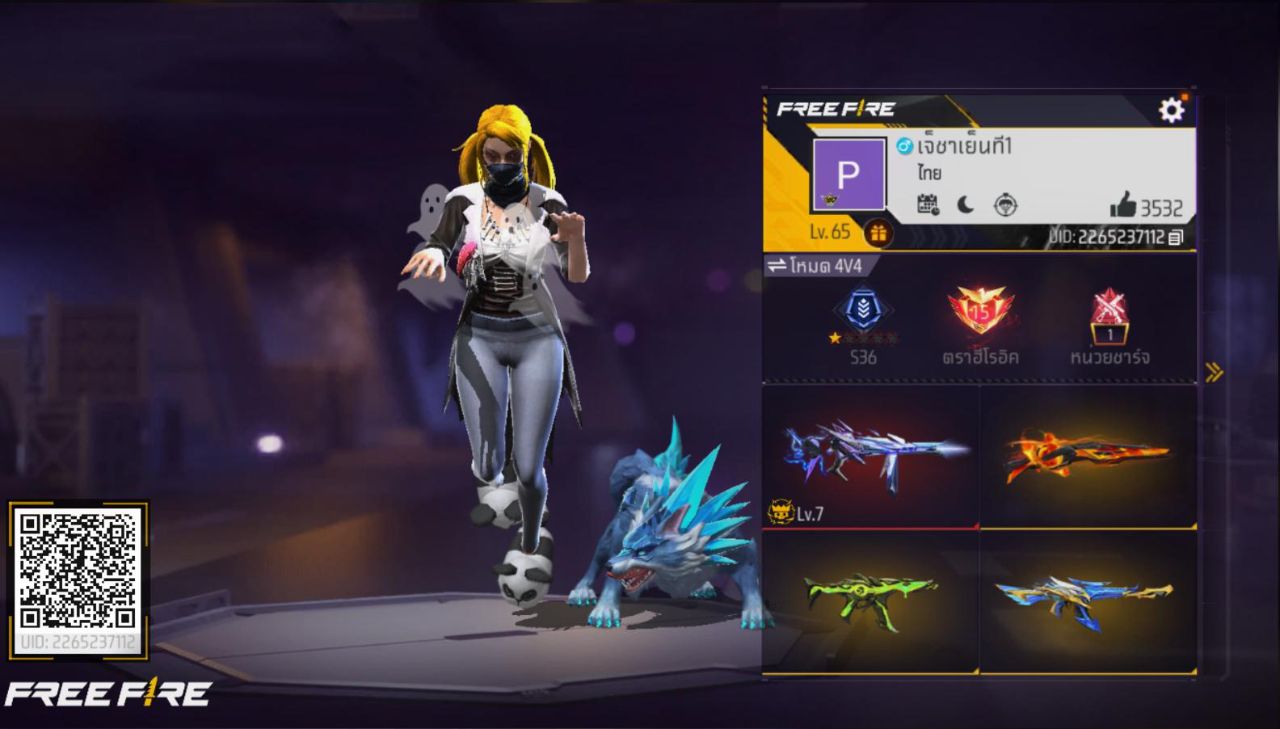Open the Lv.7 blue dragon weapon thumbnail
1280x729 pixels.
click(x=870, y=460)
